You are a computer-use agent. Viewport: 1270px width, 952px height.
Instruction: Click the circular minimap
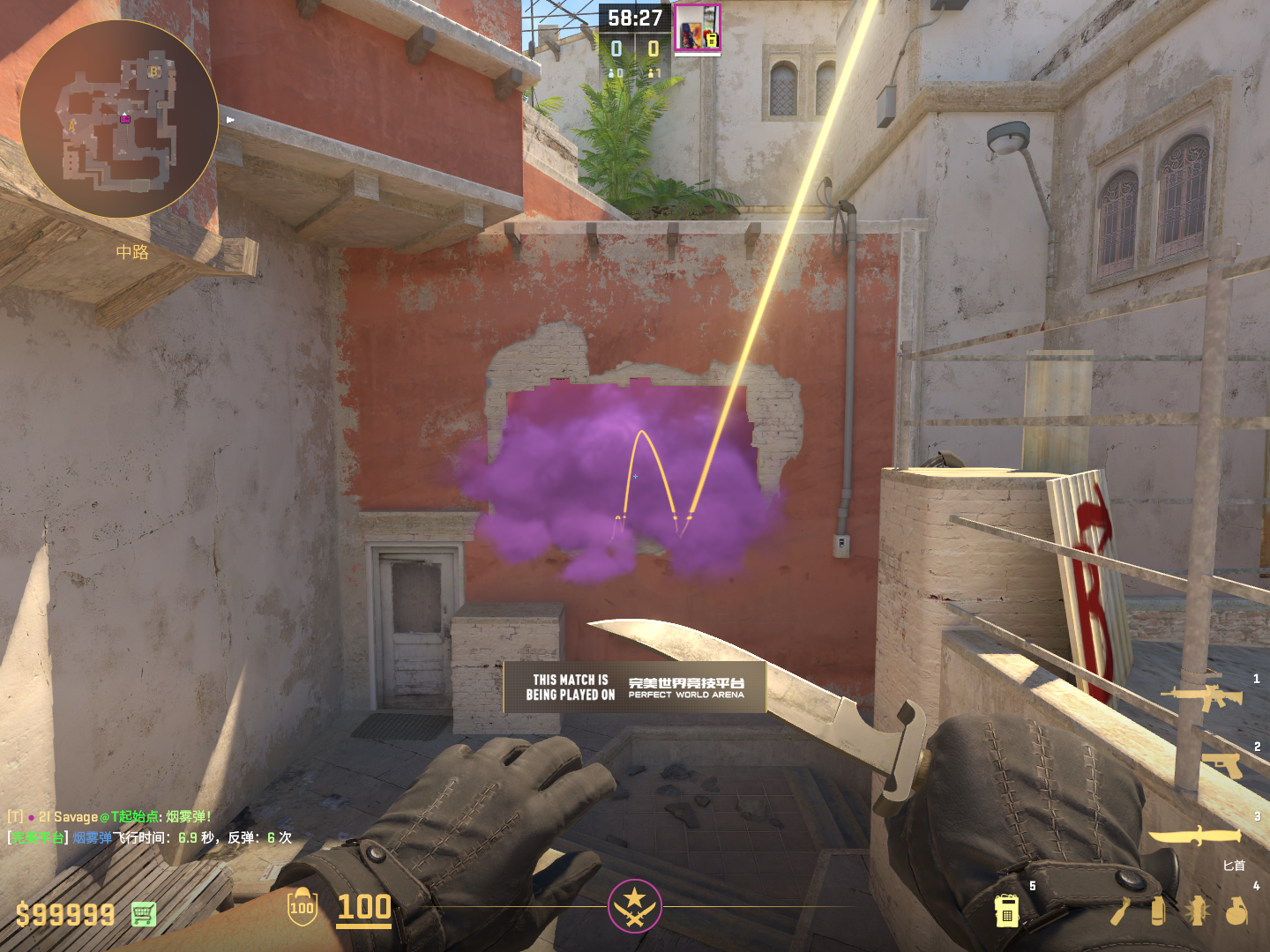coord(119,119)
